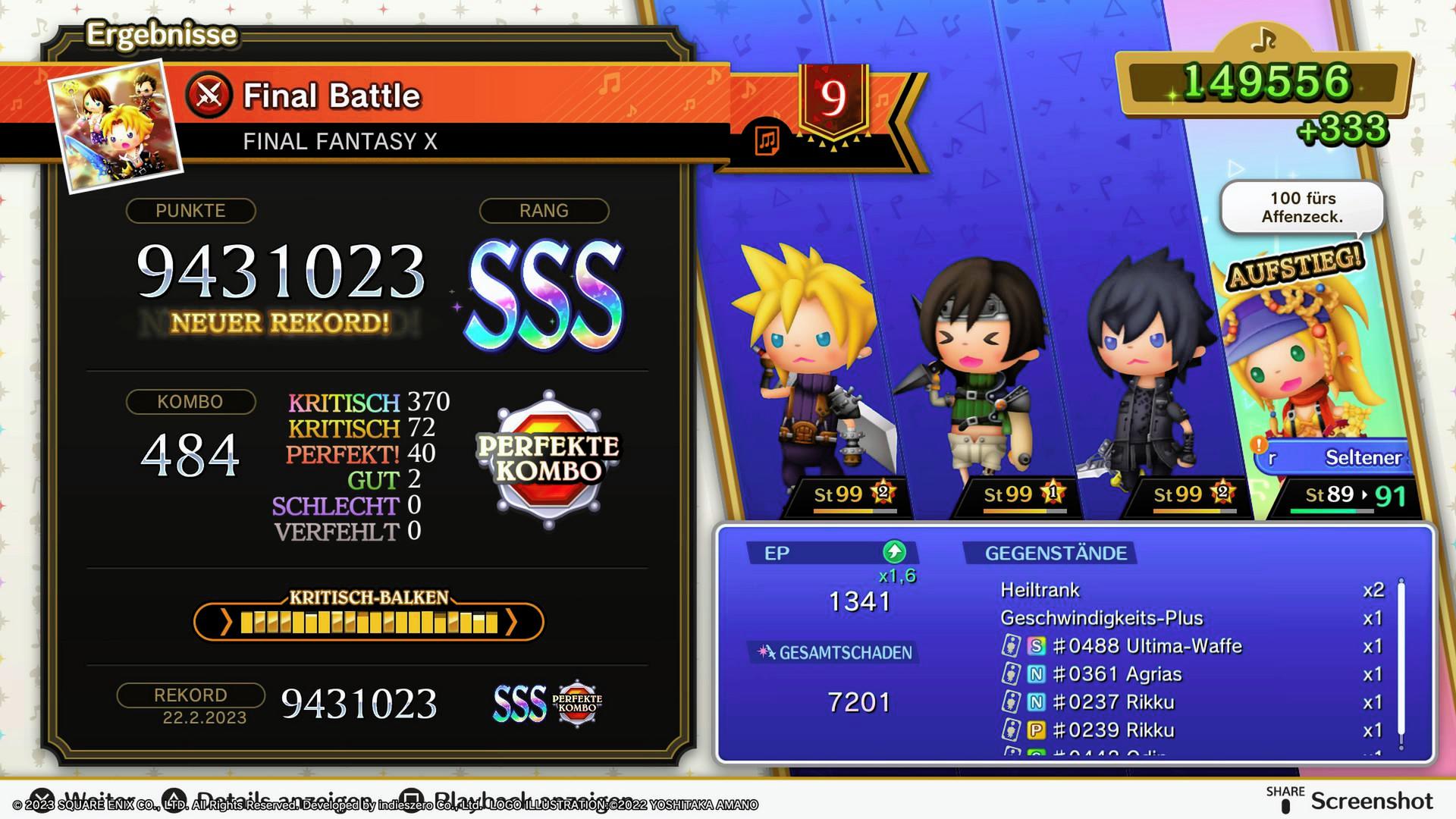Click the card icon beside #0361 Agrias
The image size is (1456, 819).
tap(1011, 673)
